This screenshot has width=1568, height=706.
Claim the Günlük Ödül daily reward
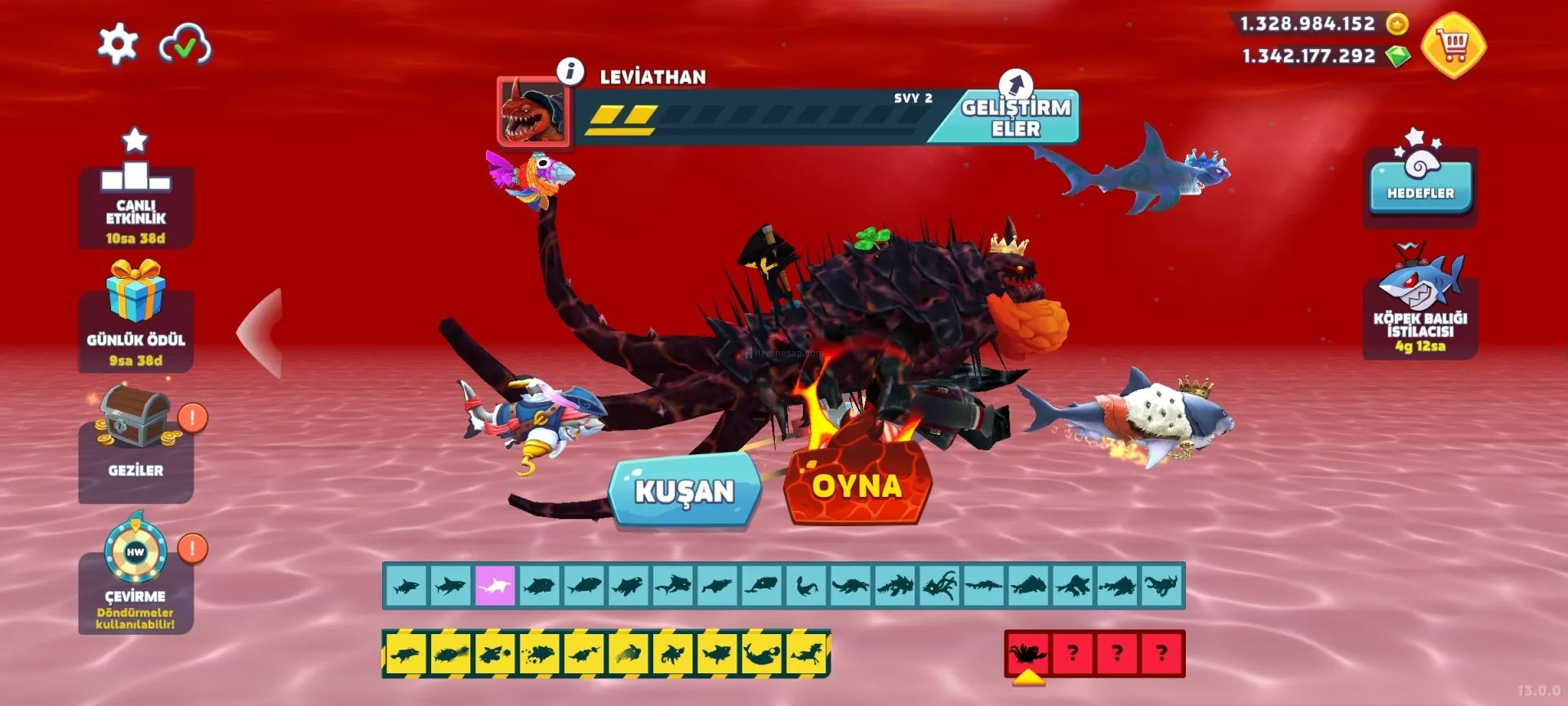136,319
